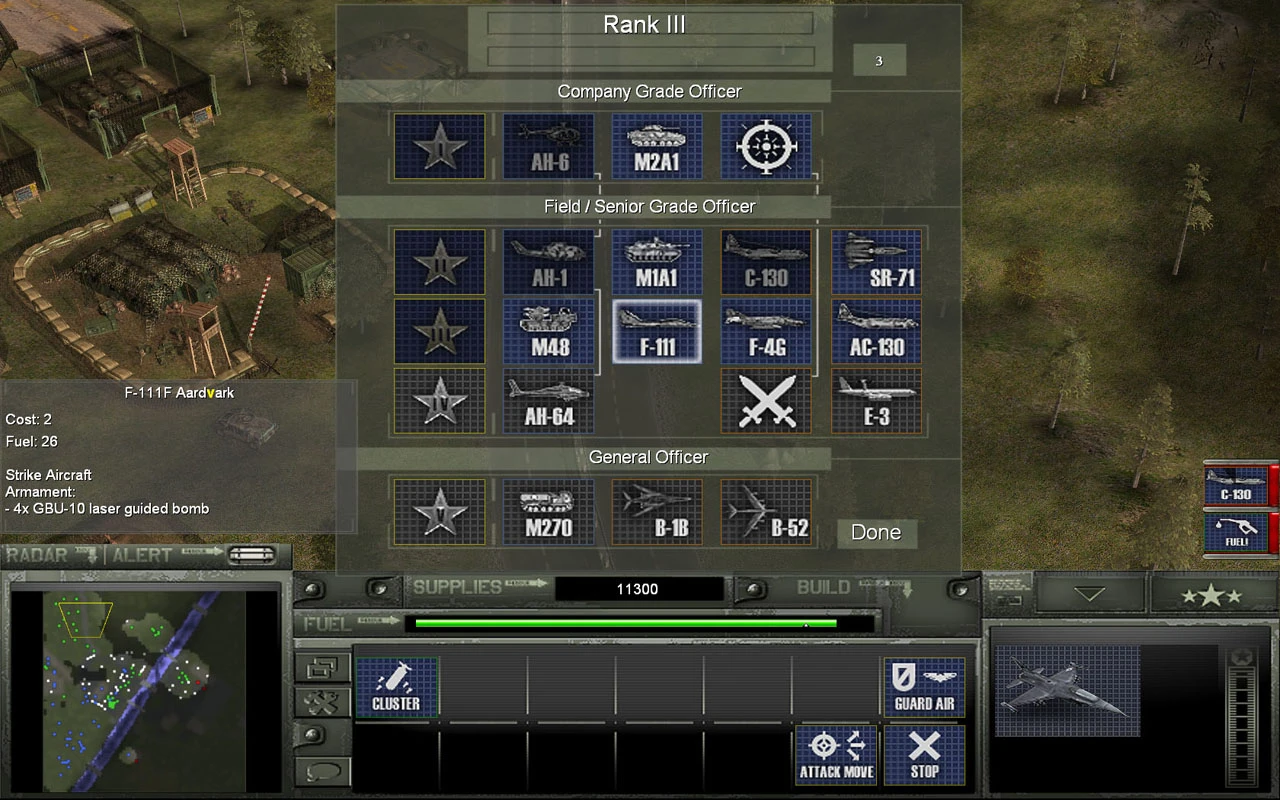Click the E-3 aircraft icon

click(x=876, y=401)
